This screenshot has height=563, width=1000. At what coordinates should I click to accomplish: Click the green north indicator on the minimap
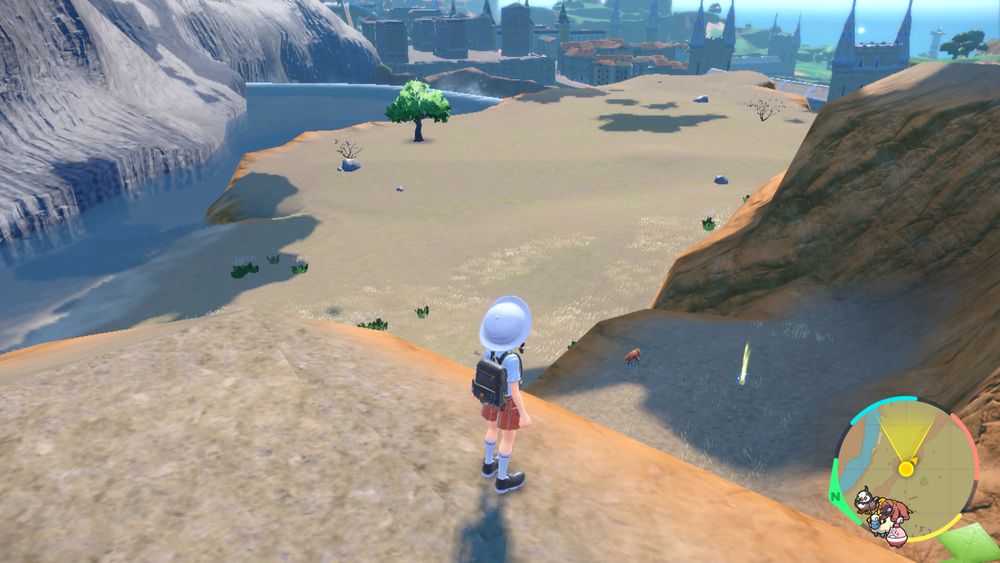[x=835, y=494]
